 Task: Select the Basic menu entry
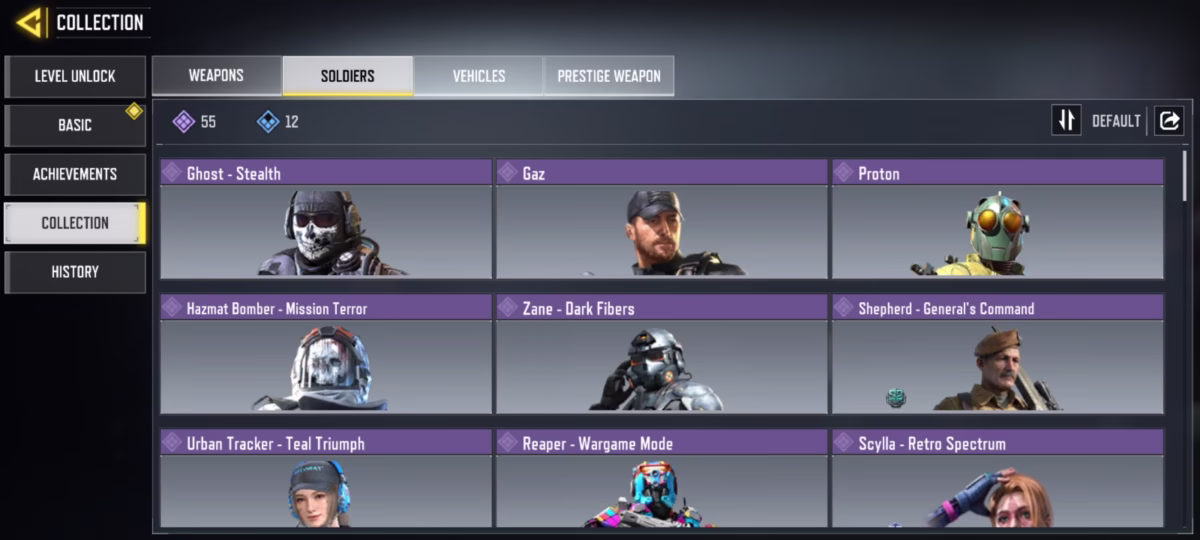pos(75,126)
